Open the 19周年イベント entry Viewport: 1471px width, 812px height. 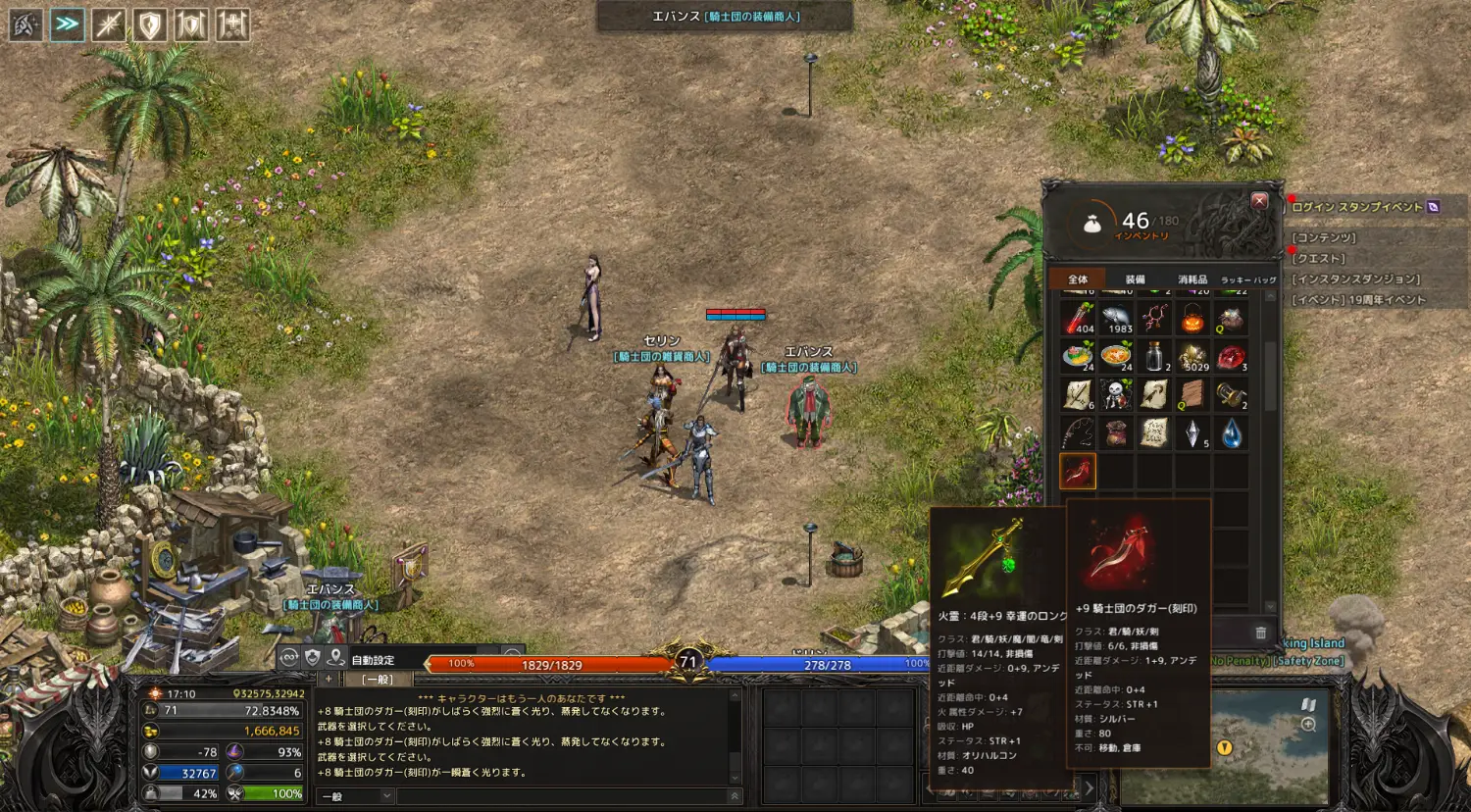click(1358, 300)
